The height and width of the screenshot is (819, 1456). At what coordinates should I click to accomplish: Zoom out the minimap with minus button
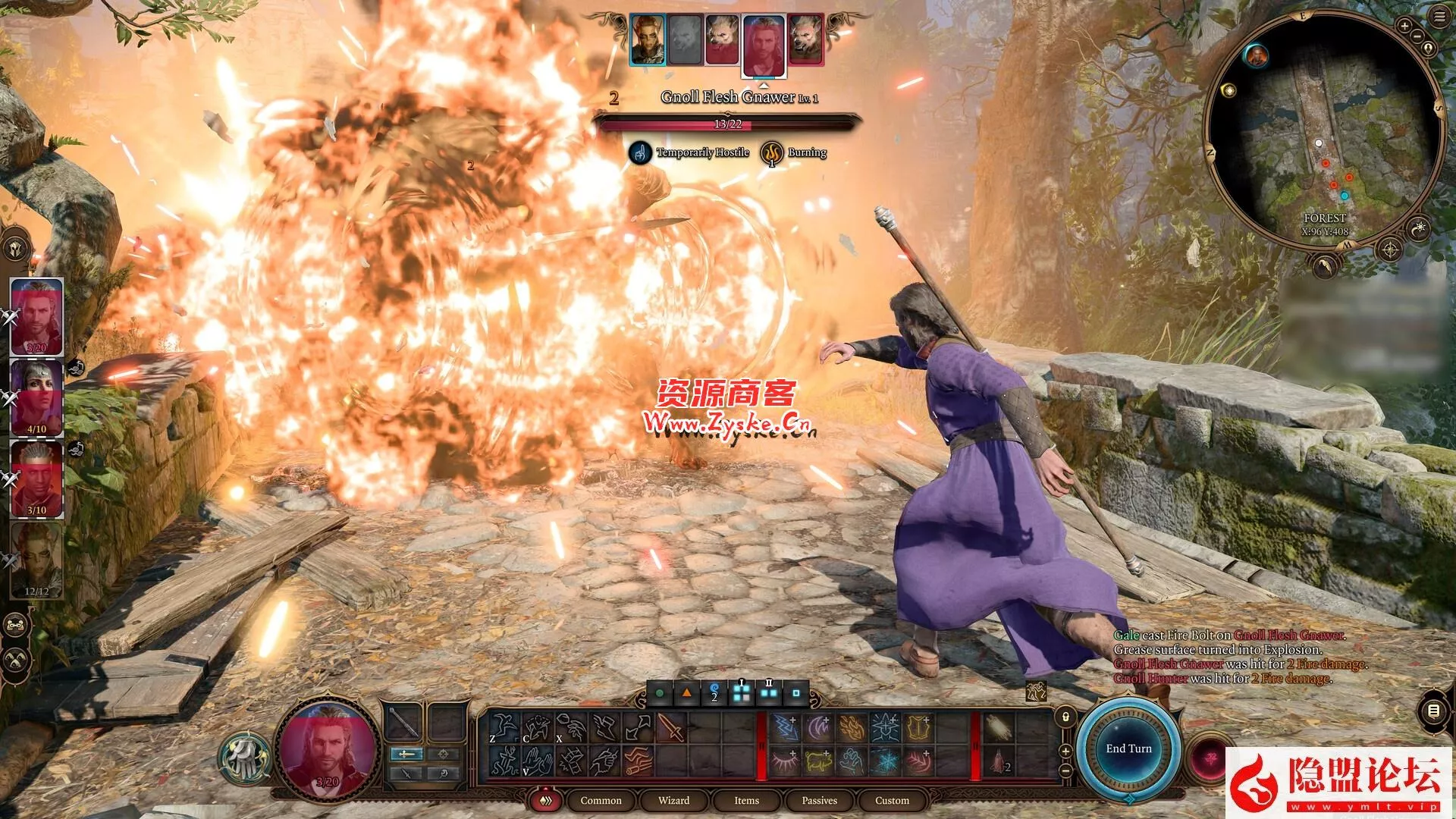coord(1417,36)
